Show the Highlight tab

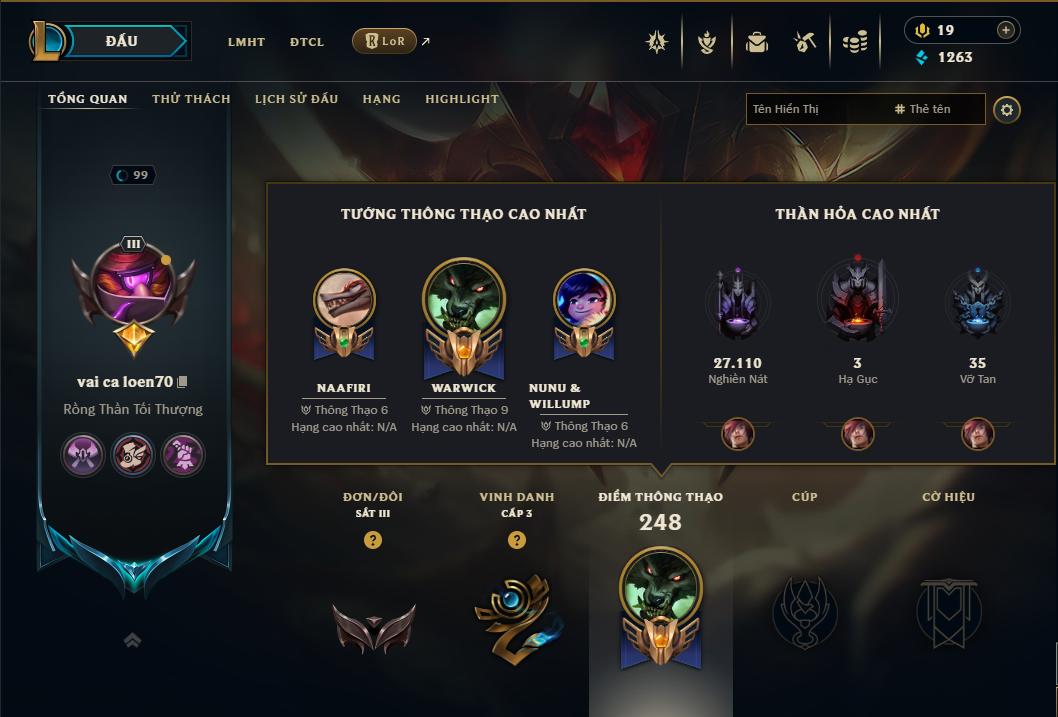pos(461,99)
